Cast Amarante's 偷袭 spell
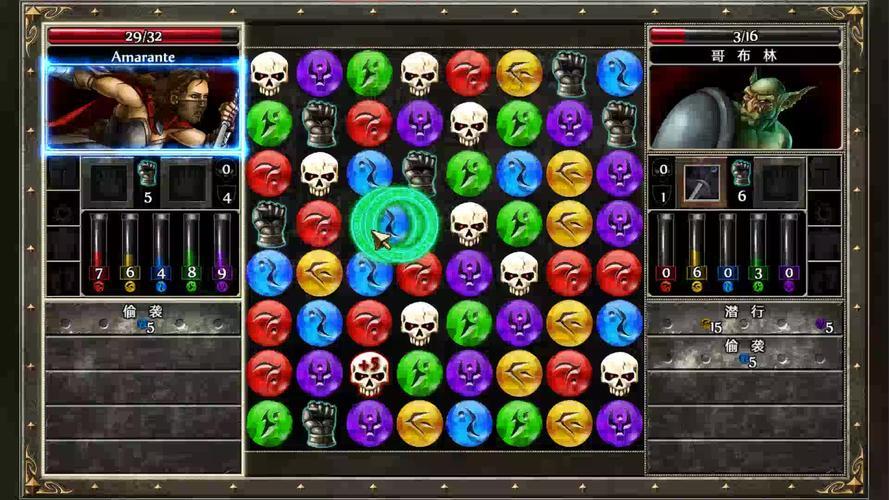Screen dimensions: 889x500 tap(143, 319)
